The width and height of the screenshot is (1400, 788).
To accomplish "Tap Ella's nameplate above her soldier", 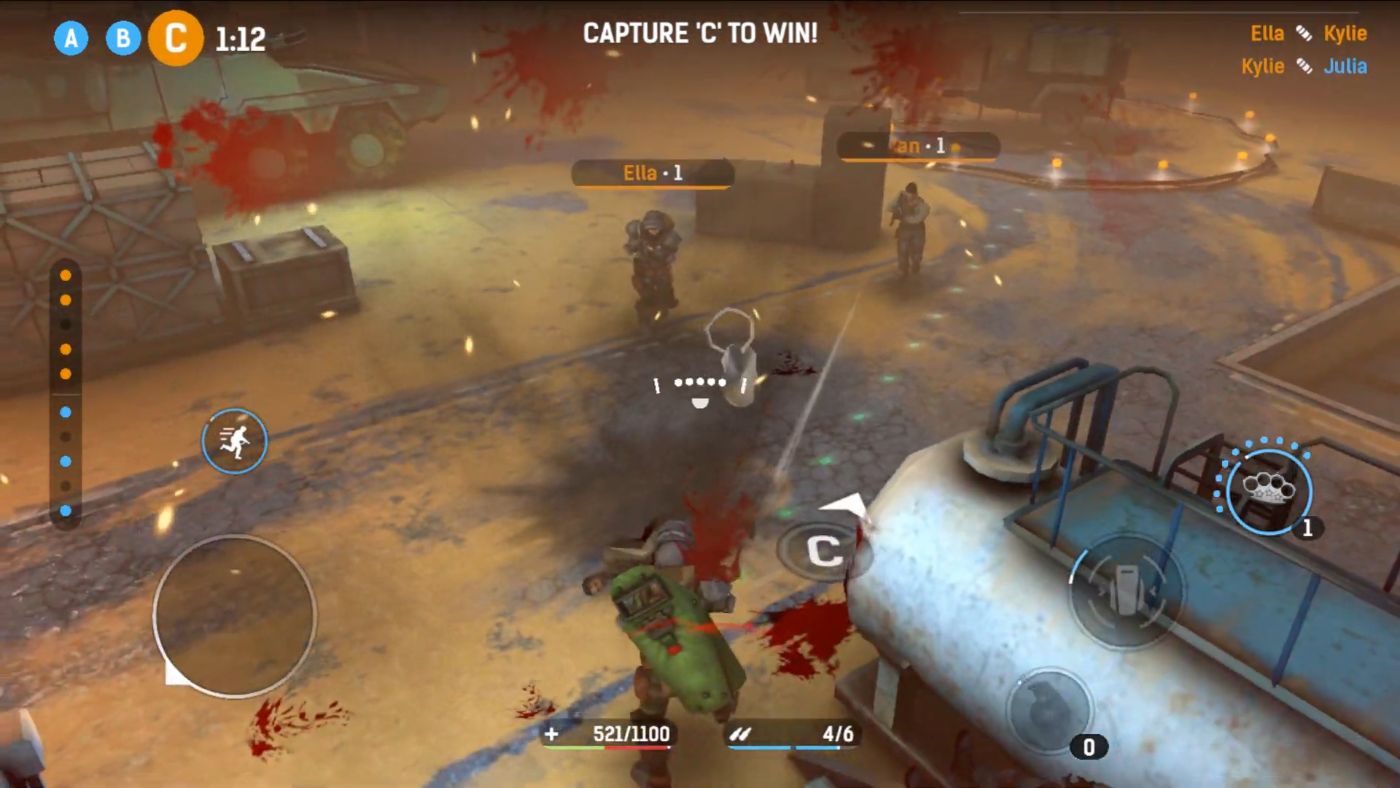I will [651, 174].
